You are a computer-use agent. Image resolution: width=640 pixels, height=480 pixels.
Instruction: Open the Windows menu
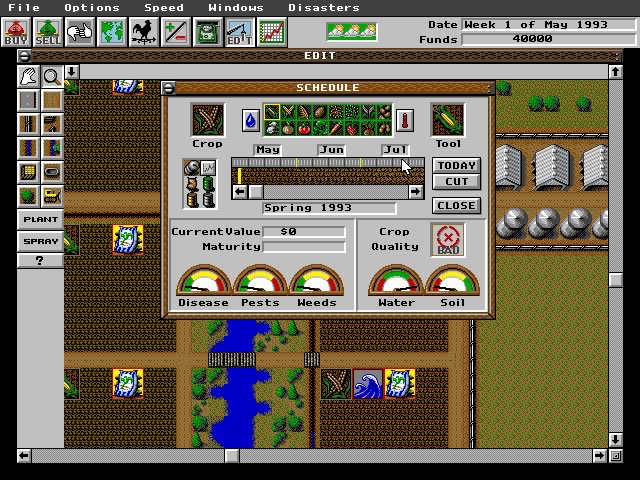pos(236,8)
